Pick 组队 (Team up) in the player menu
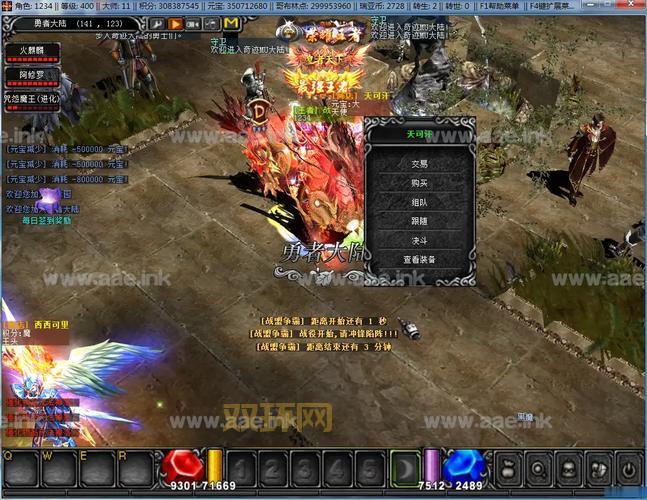647x500 pixels. pyautogui.click(x=419, y=202)
